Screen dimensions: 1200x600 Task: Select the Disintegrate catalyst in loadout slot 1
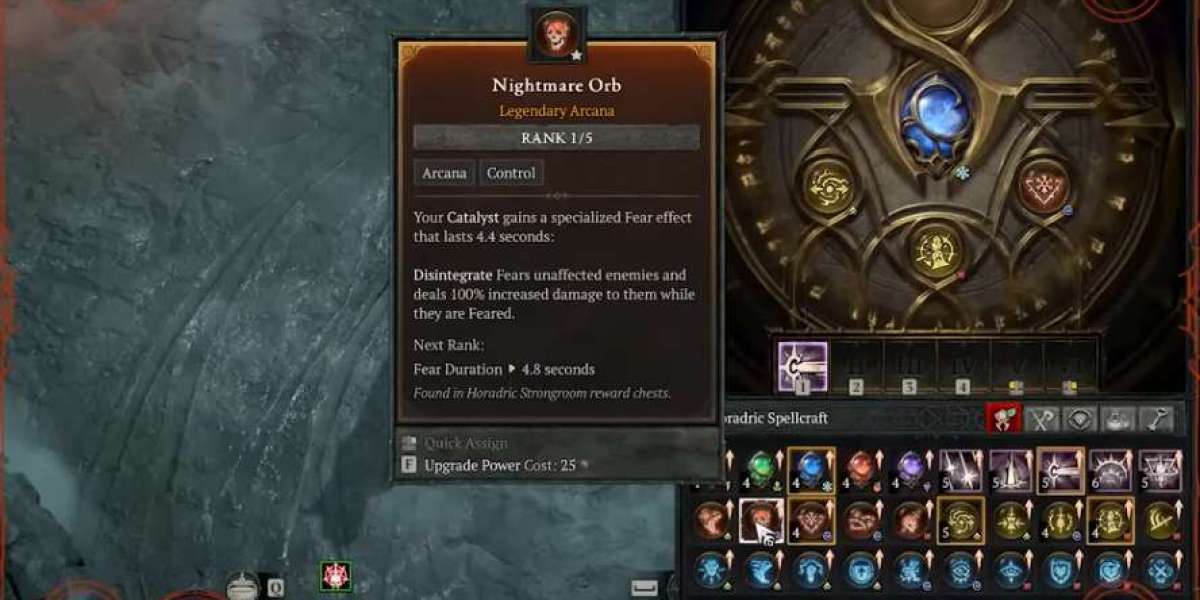click(802, 365)
